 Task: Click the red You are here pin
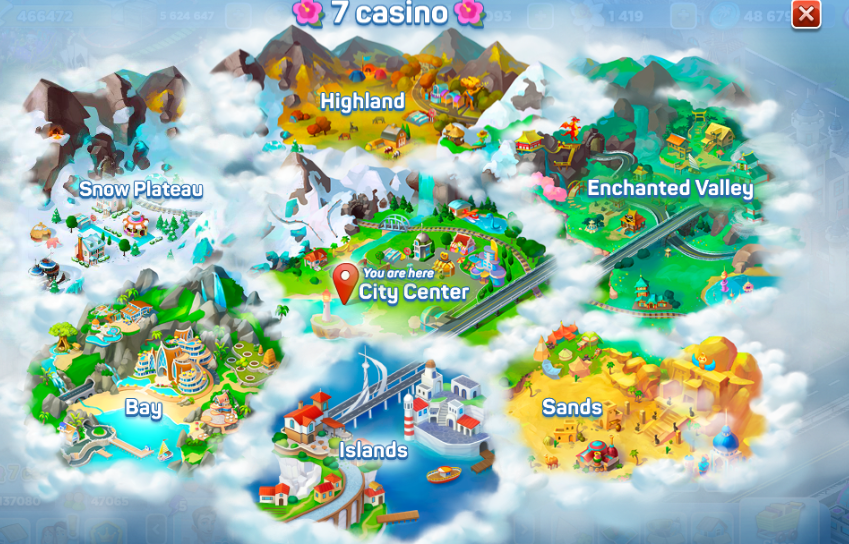[345, 282]
